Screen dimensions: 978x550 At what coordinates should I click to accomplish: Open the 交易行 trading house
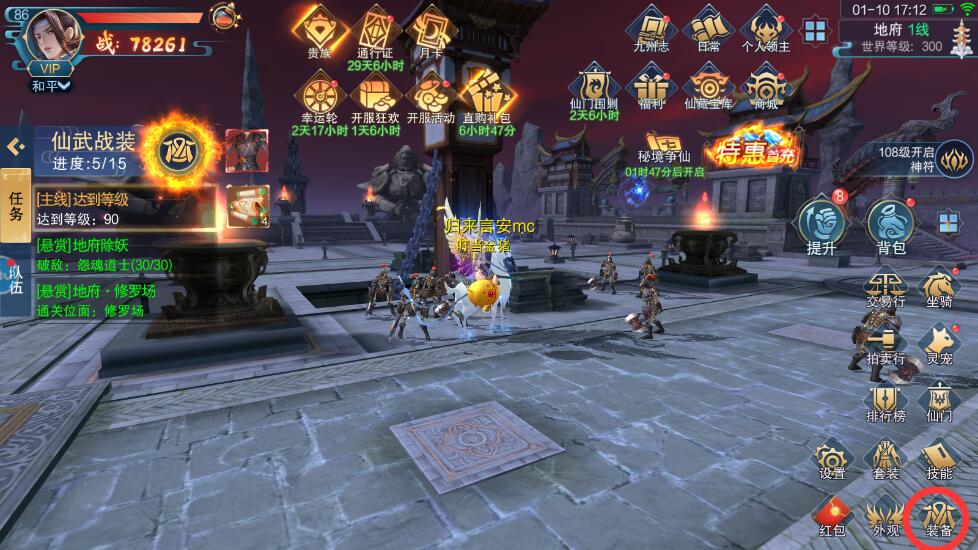click(x=886, y=290)
